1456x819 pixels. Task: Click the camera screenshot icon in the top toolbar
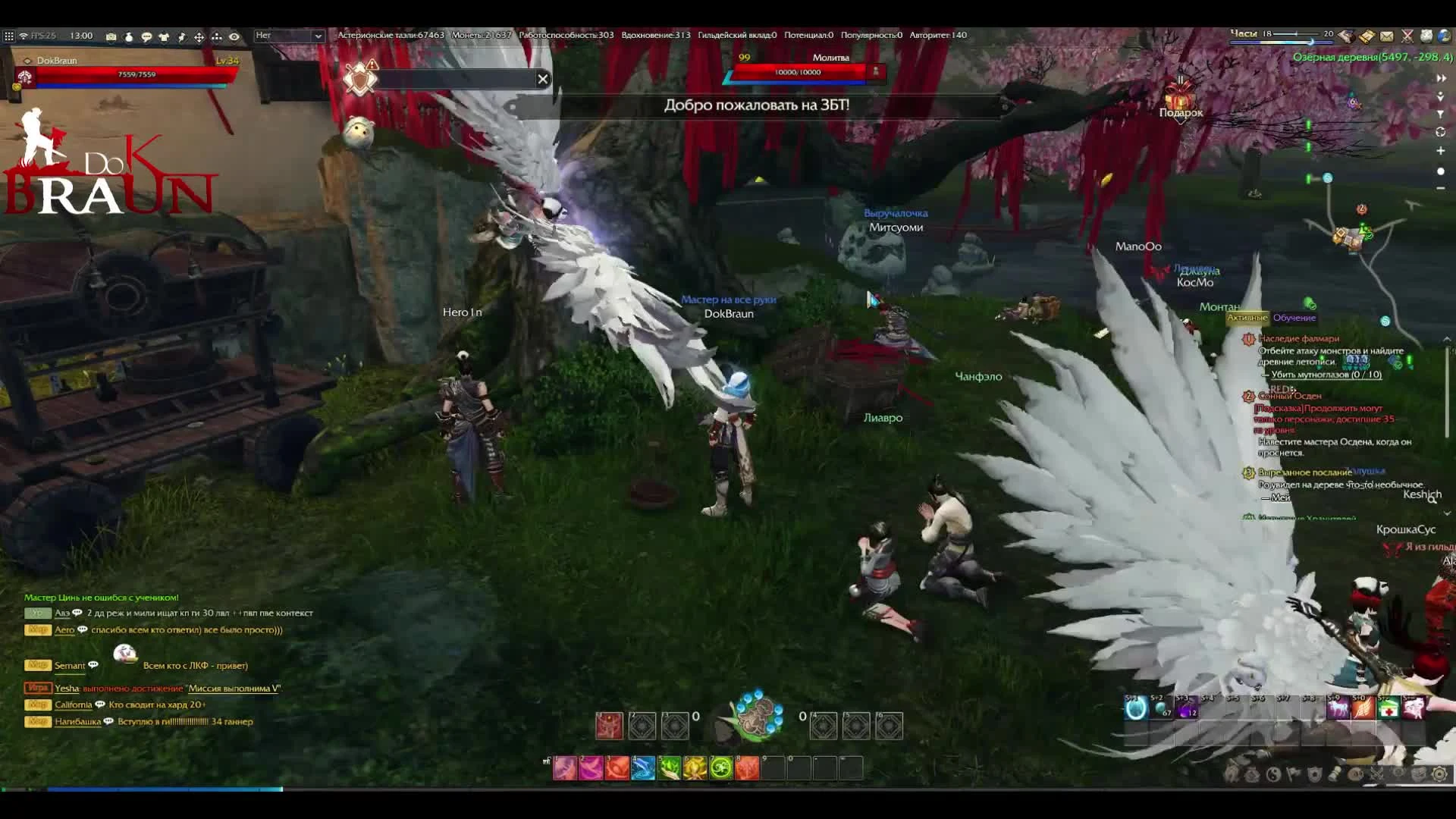click(x=111, y=36)
